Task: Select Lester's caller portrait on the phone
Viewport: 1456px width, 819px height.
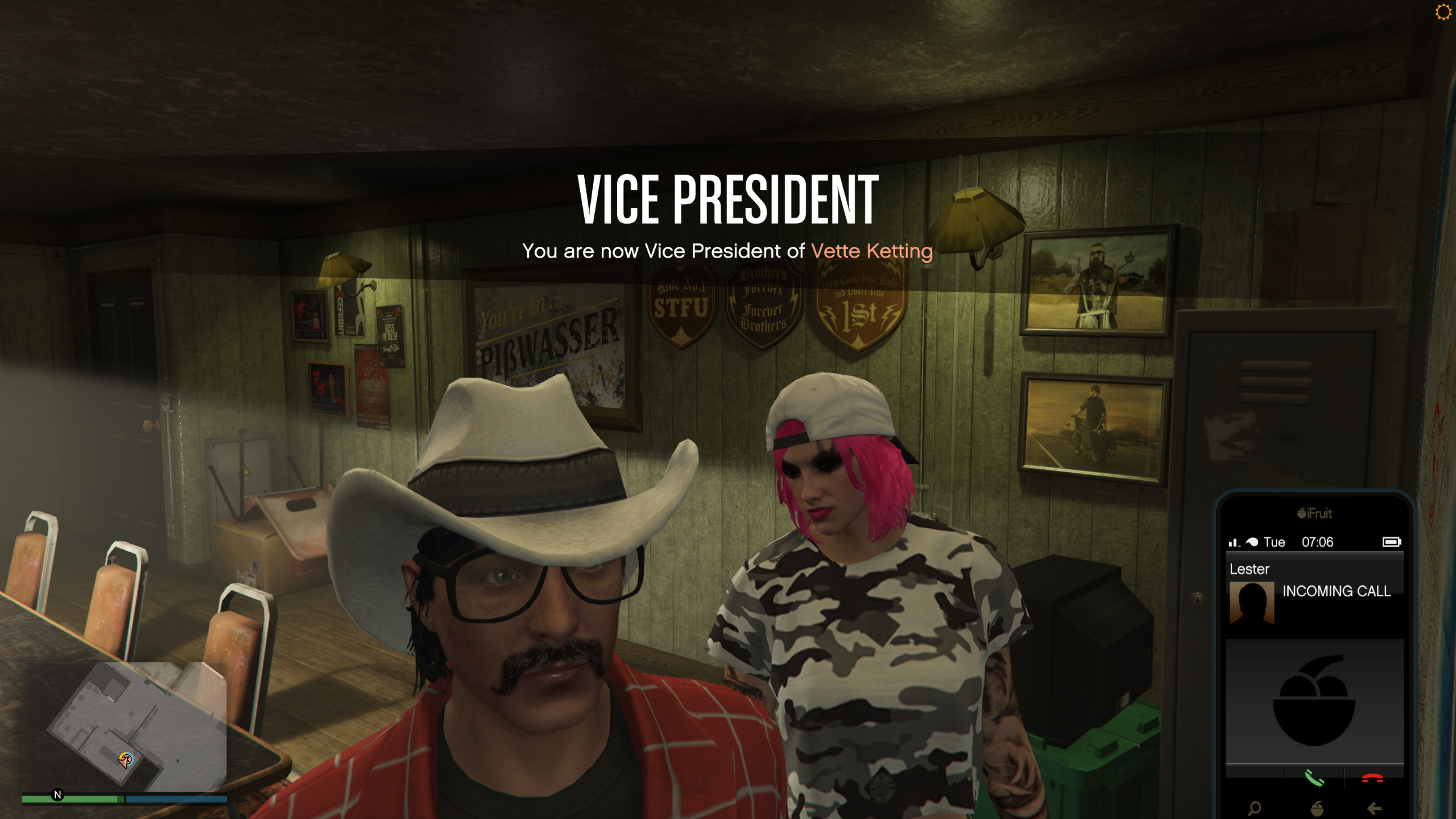Action: pos(1251,603)
